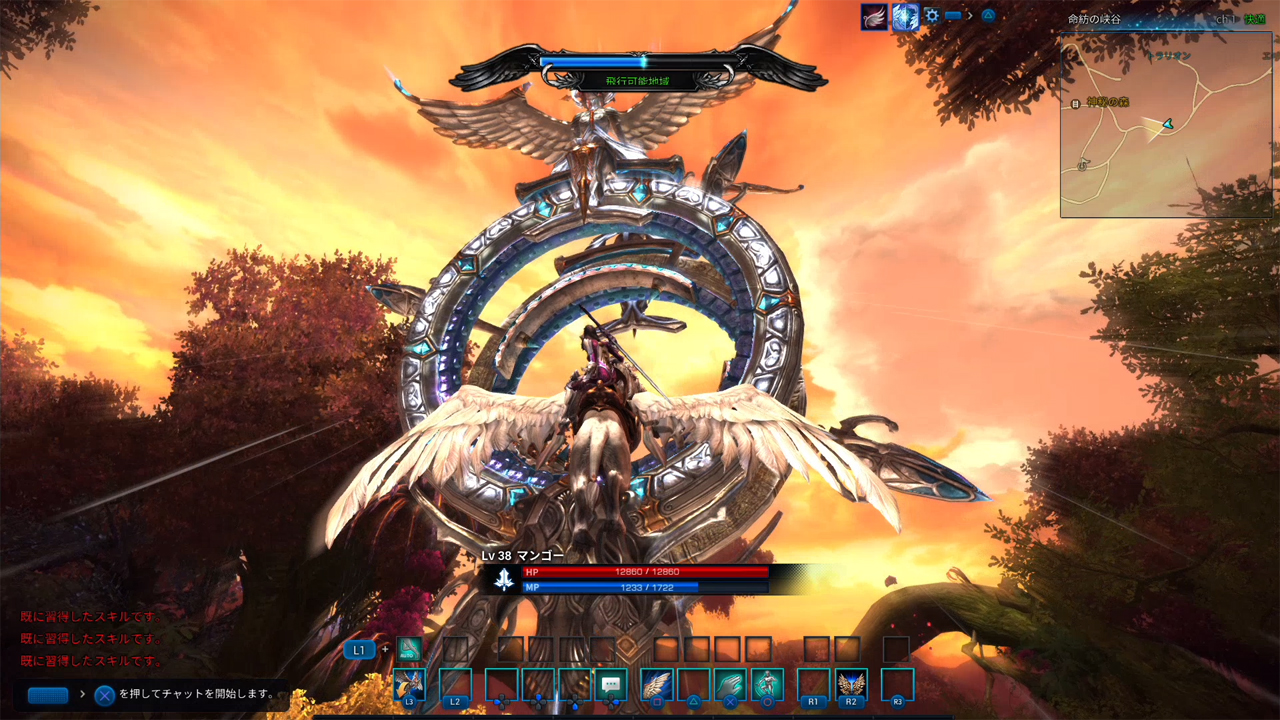
Task: Expand the chevron next to the touchpad icon
Action: pos(970,15)
